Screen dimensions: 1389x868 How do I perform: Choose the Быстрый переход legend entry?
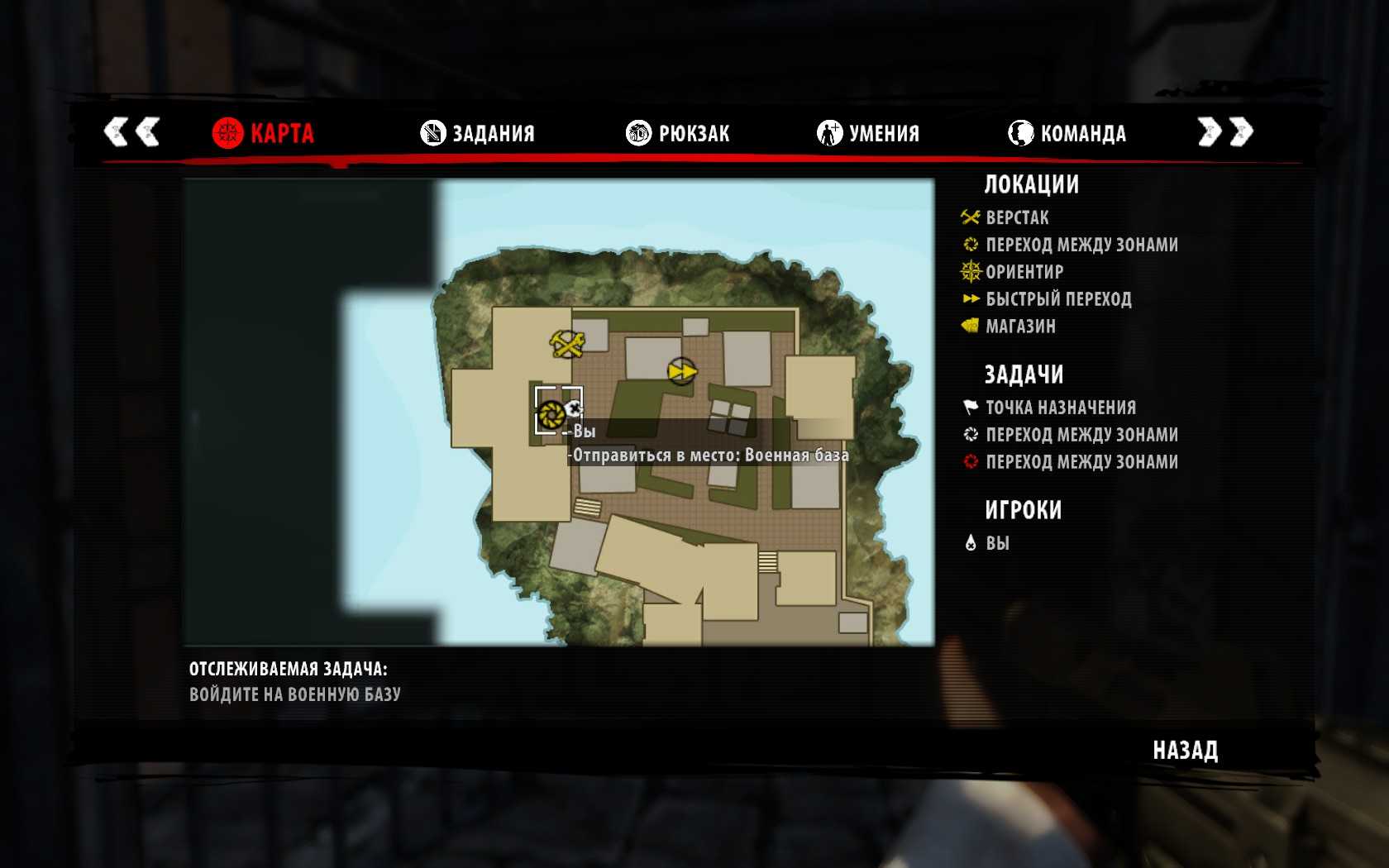[1057, 299]
